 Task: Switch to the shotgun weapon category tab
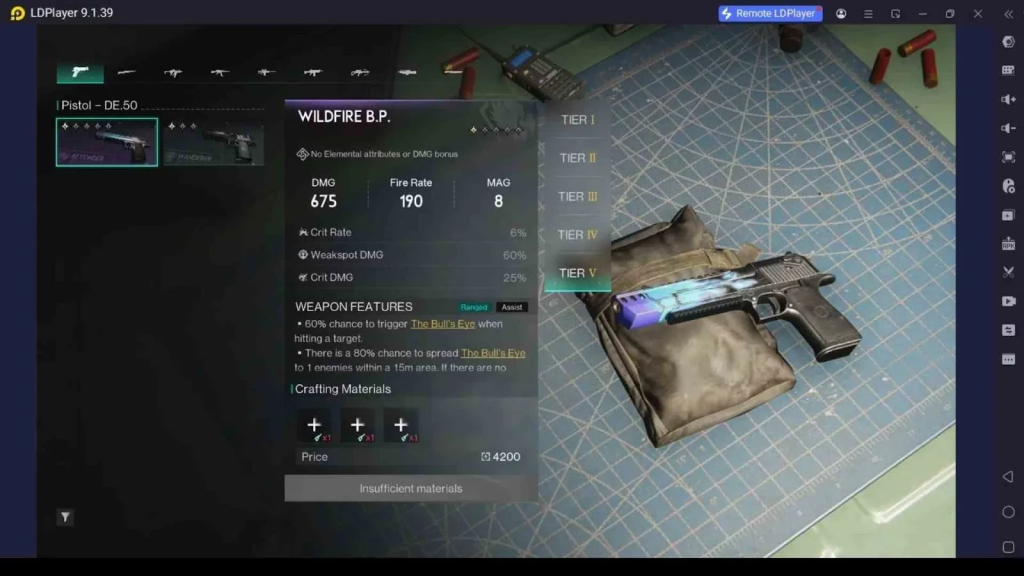[x=127, y=72]
